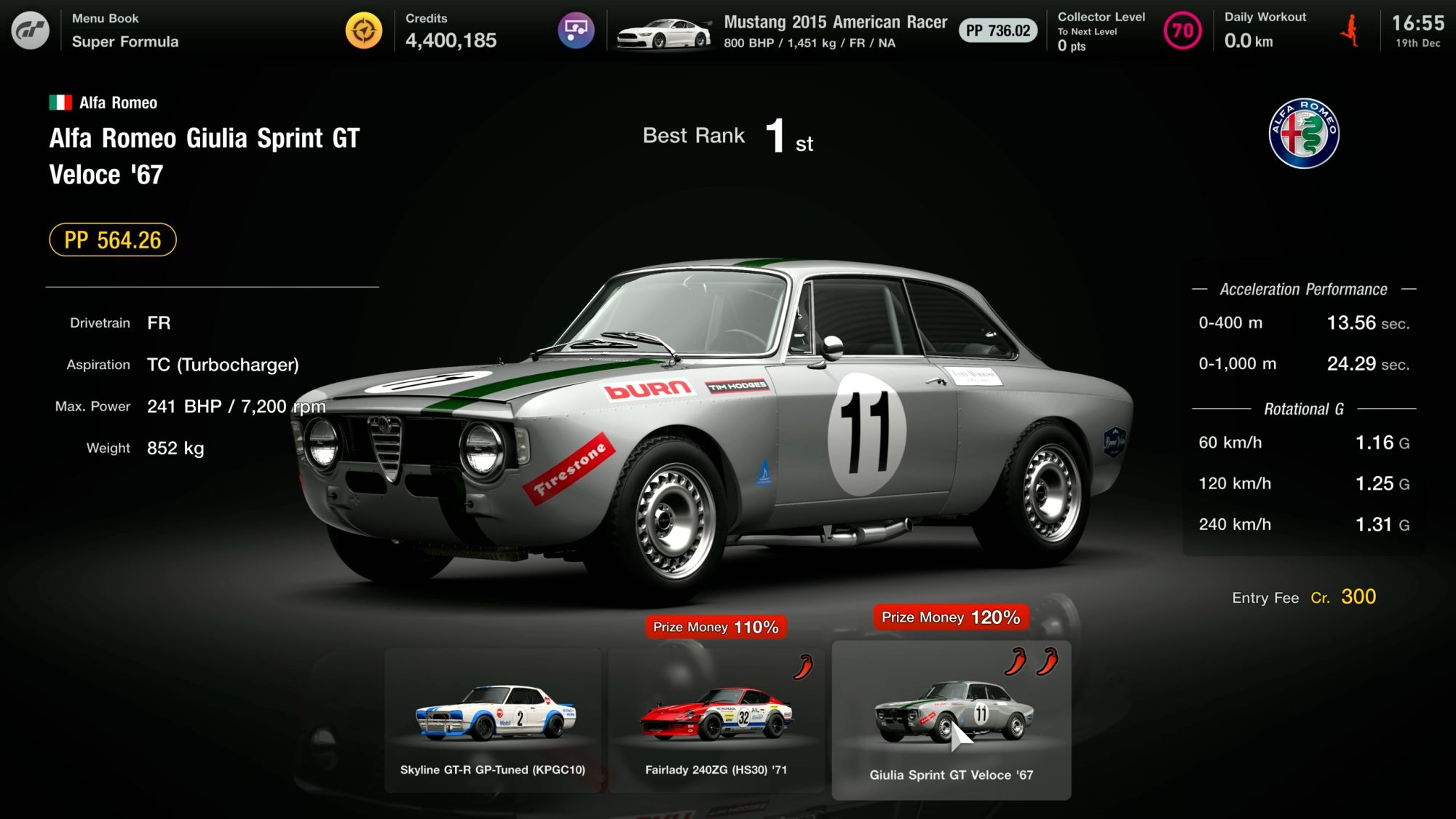Choose the Fairlady 240ZG (HS30) '71 card

pyautogui.click(x=716, y=719)
